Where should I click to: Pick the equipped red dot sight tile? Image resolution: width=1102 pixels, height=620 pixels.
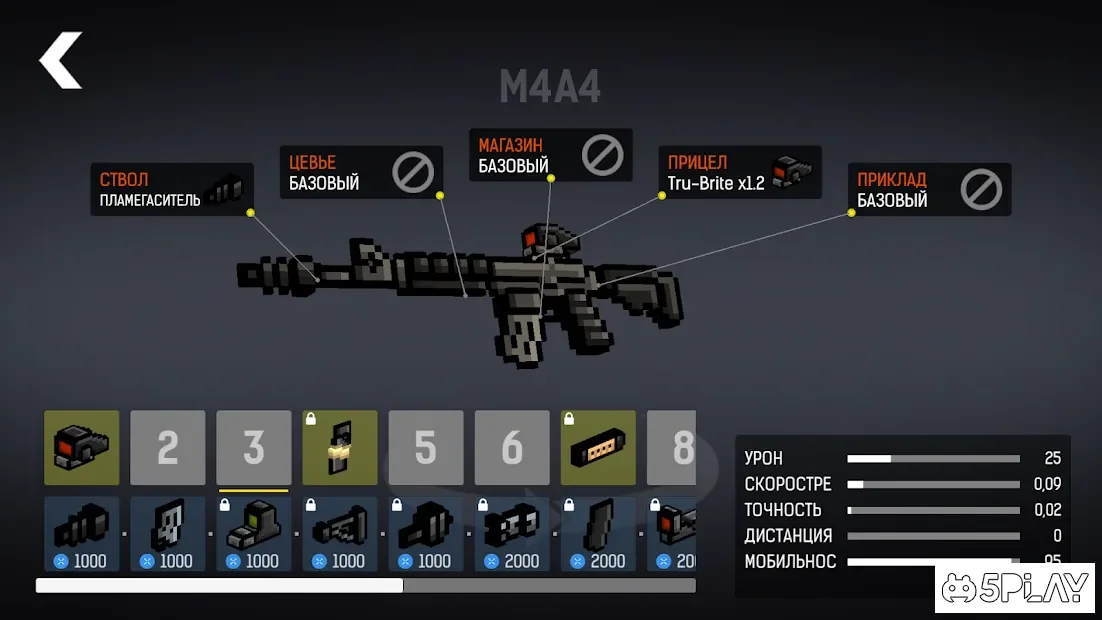pos(82,448)
